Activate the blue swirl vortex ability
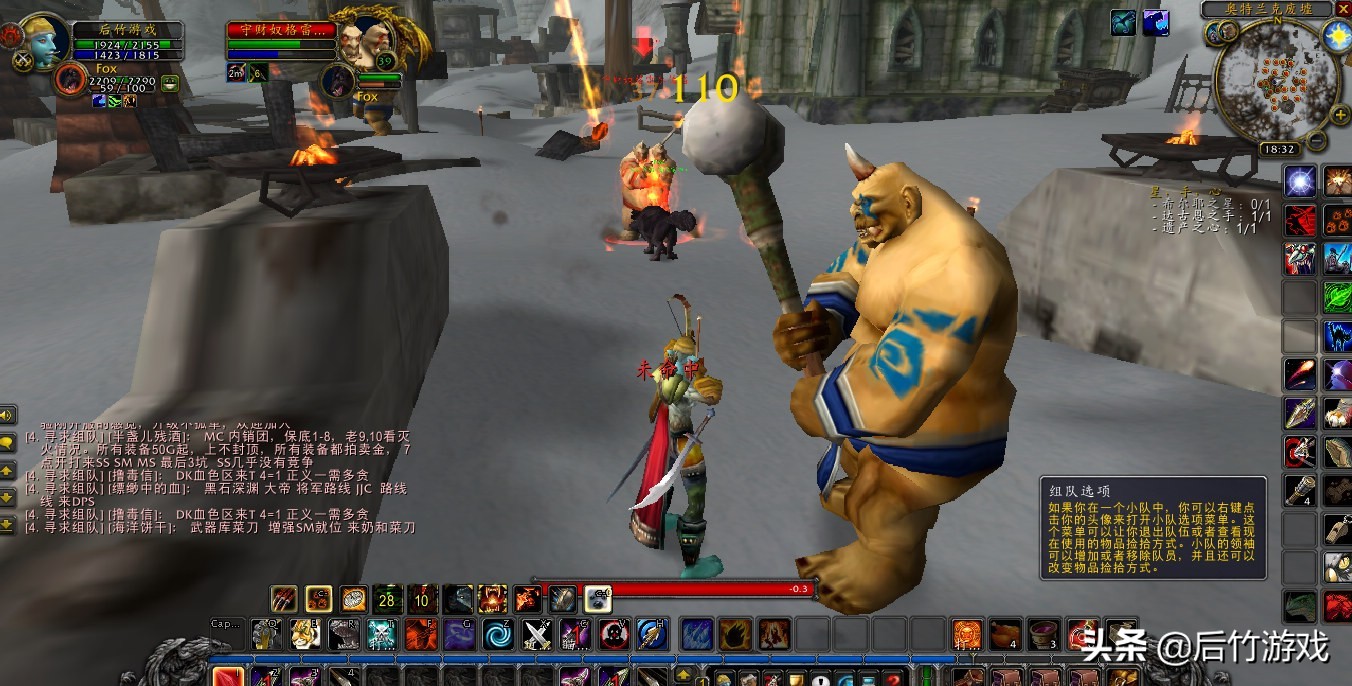1352x686 pixels. tap(498, 634)
